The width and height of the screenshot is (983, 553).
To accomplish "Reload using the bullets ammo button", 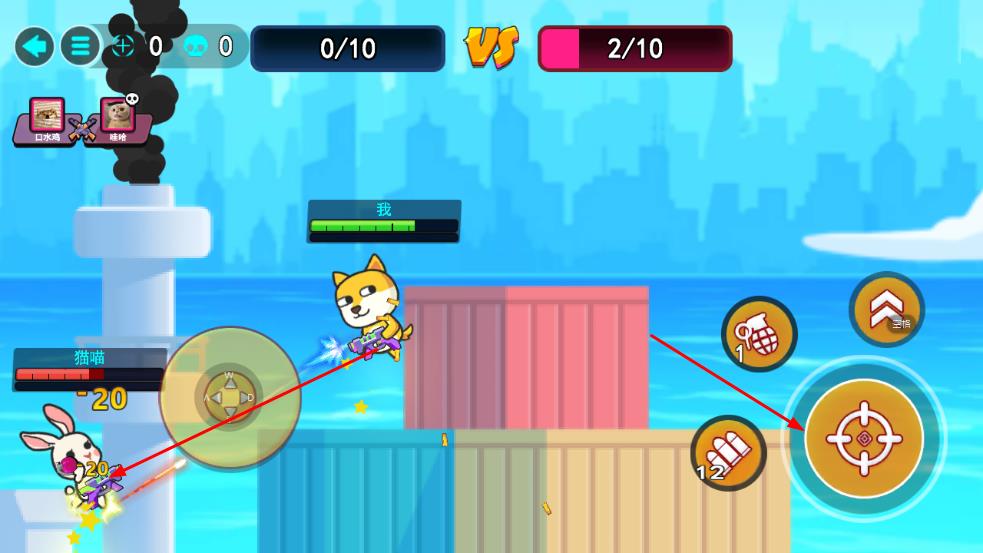I will point(728,452).
